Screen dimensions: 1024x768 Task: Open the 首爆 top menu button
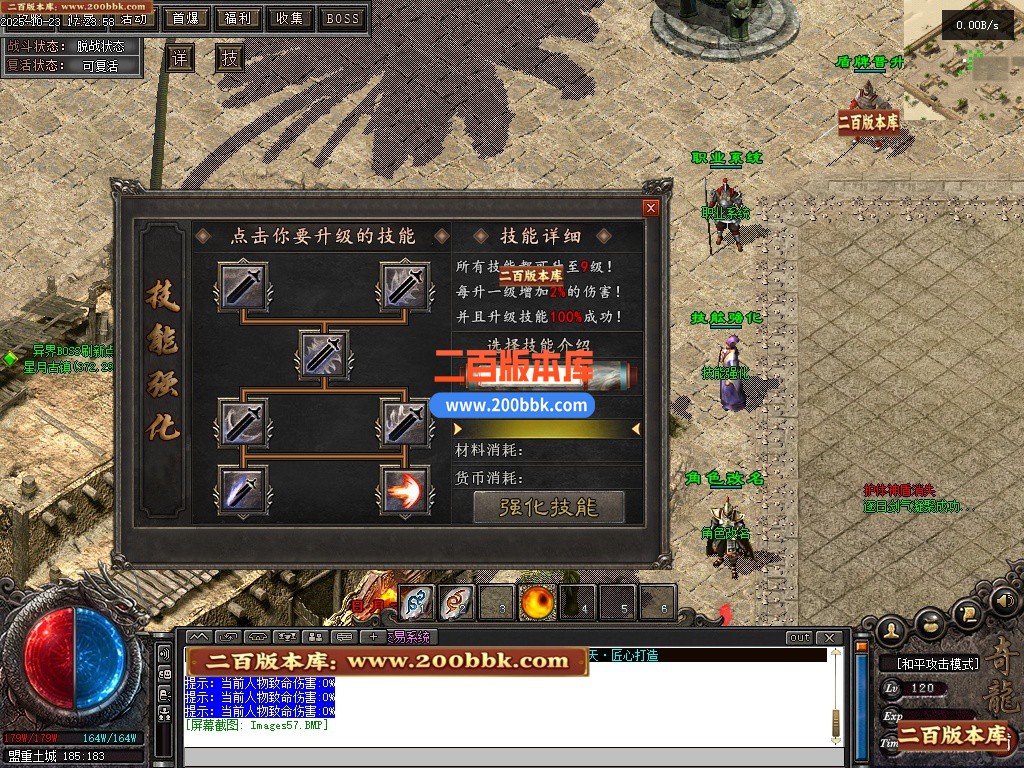point(185,18)
